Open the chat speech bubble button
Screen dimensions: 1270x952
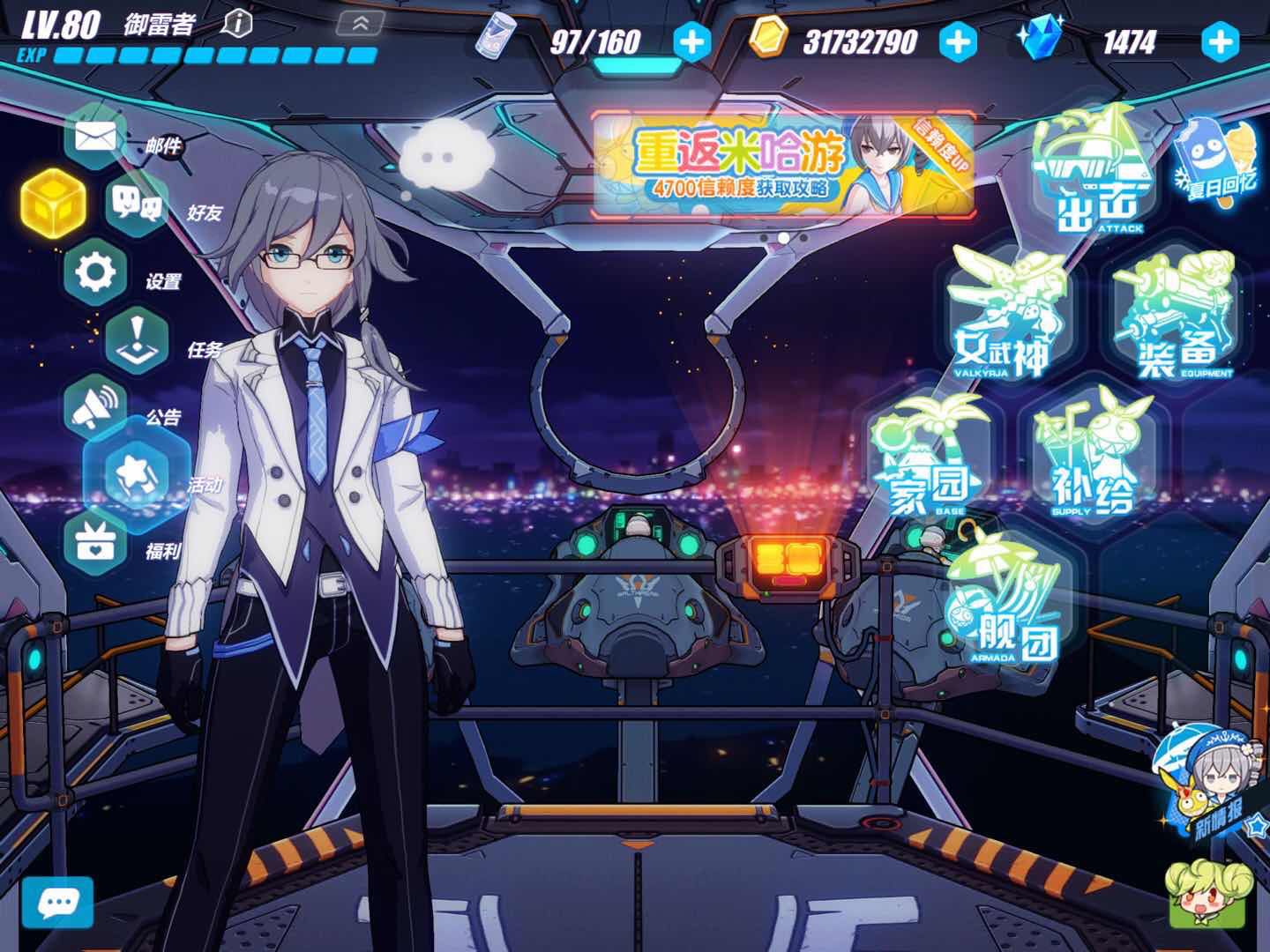pos(58,904)
